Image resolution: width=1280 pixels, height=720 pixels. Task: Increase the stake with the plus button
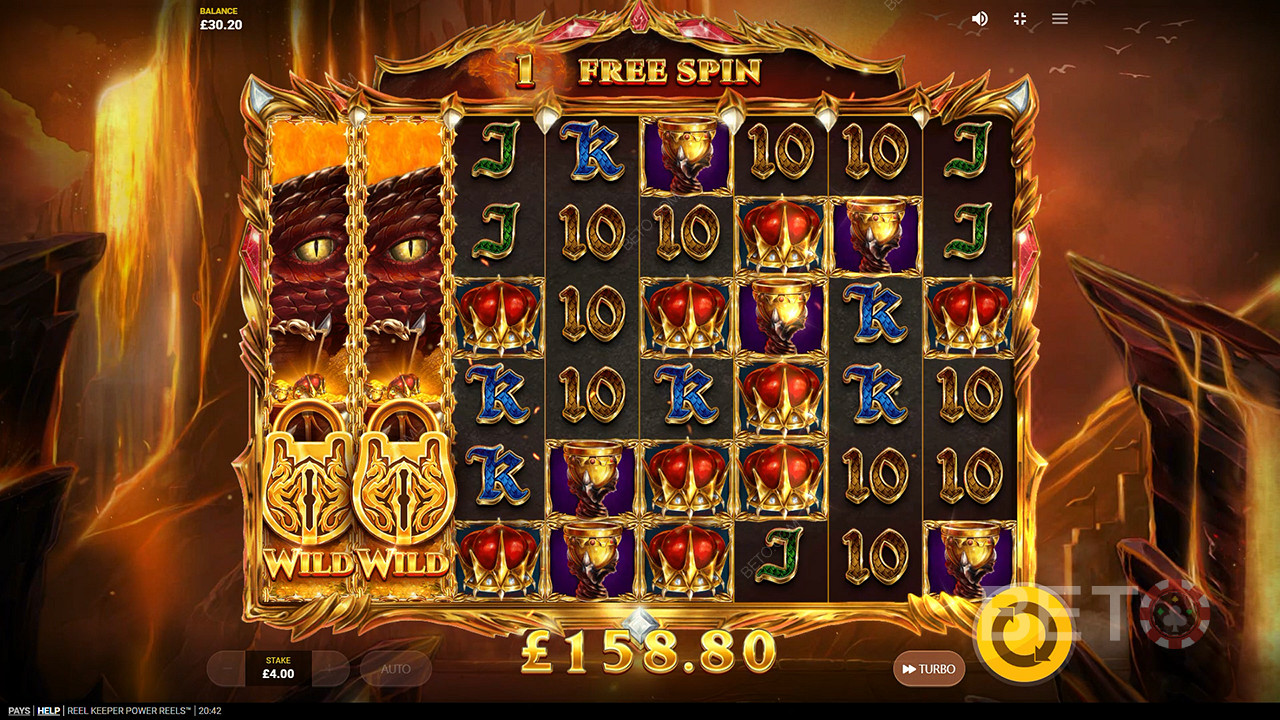coord(331,669)
